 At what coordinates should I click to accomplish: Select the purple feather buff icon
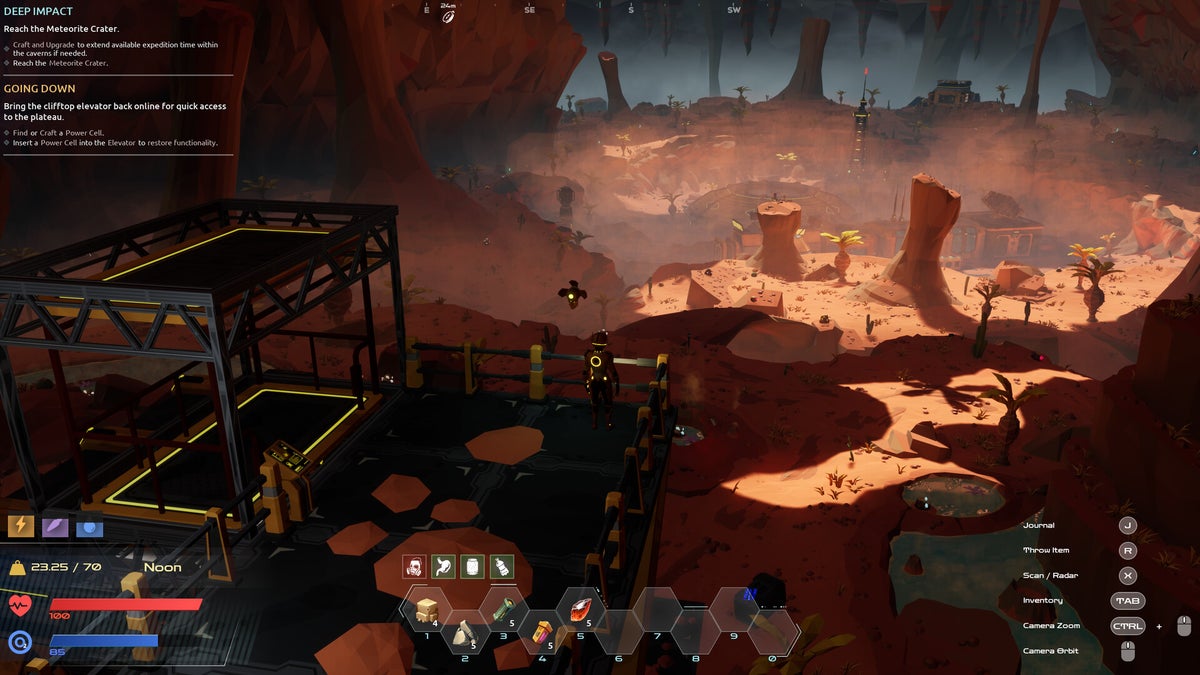click(x=55, y=525)
